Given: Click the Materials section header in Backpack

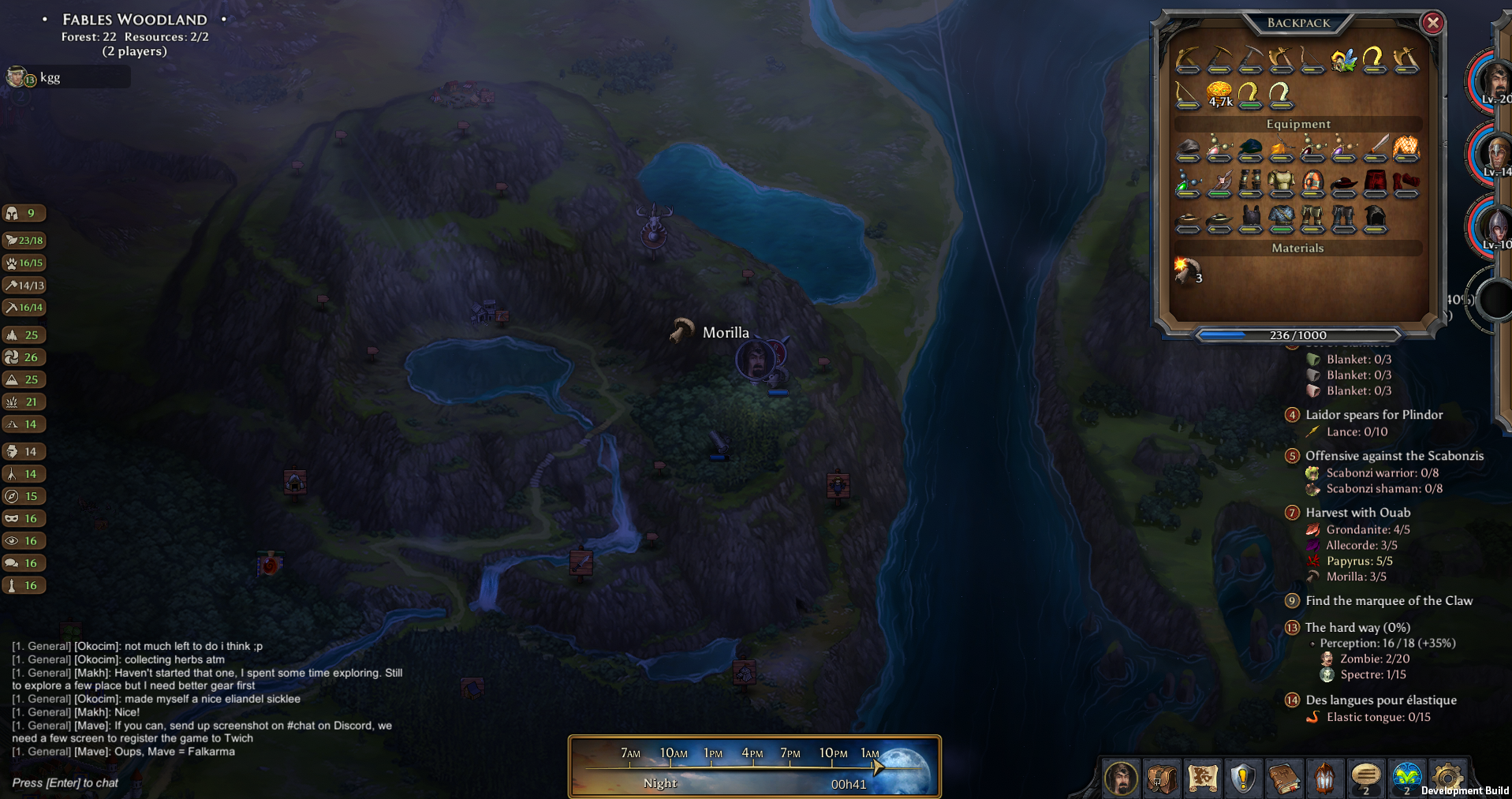Looking at the screenshot, I should pyautogui.click(x=1298, y=248).
